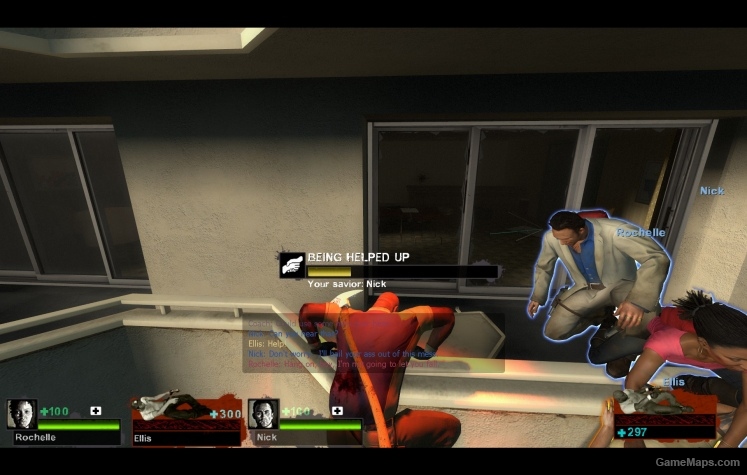This screenshot has height=475, width=747.
Task: Select Rochelle's teammate portrait
Action: click(22, 414)
